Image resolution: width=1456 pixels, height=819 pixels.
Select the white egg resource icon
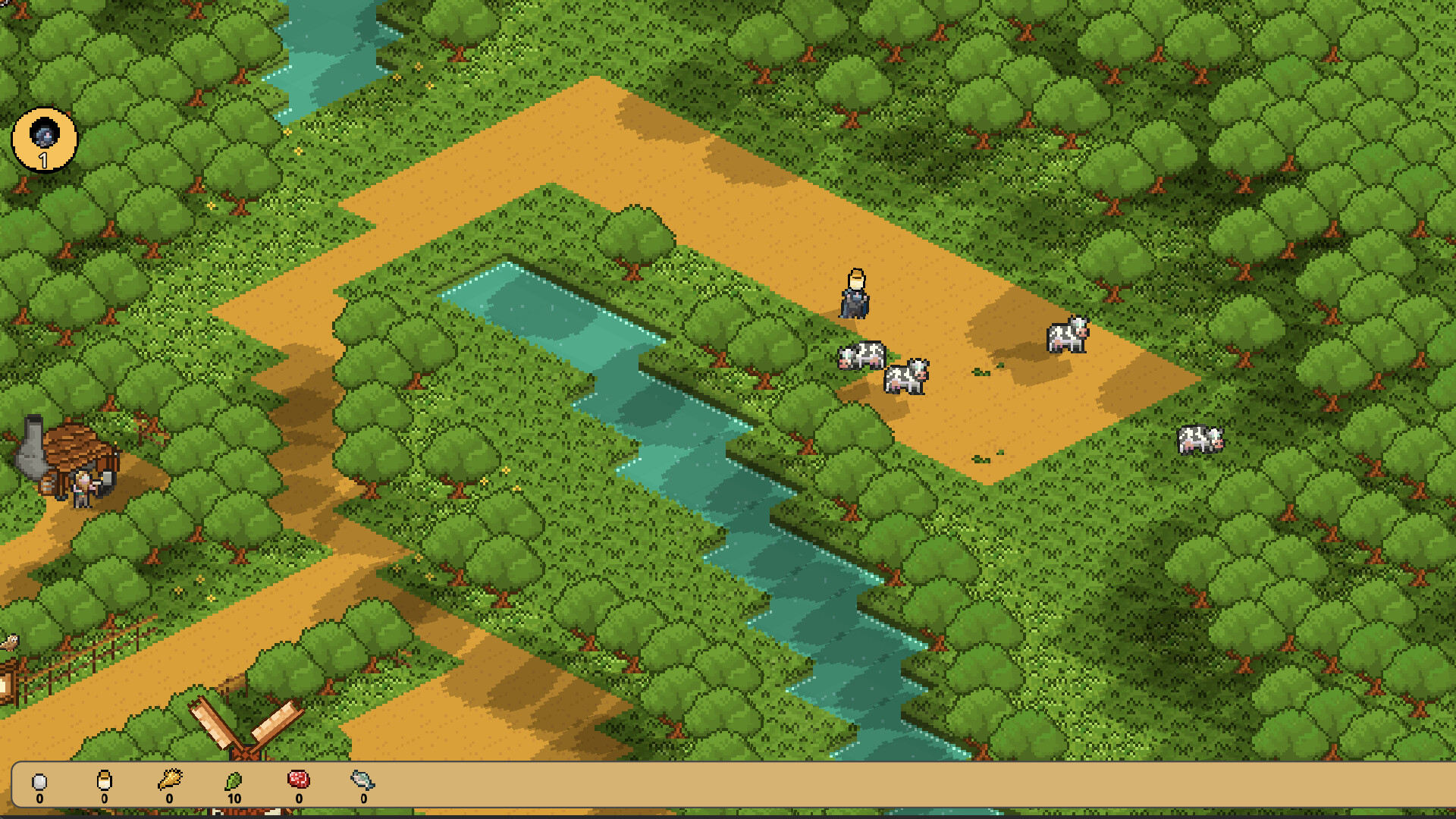point(39,781)
